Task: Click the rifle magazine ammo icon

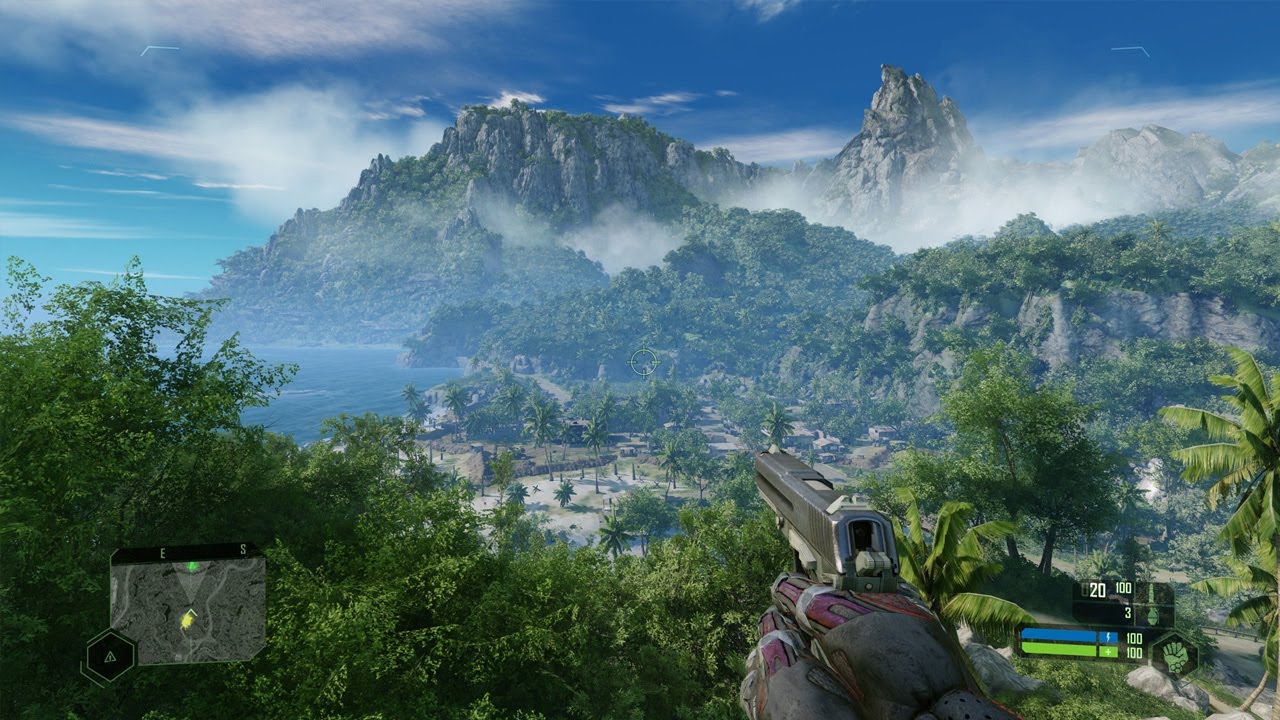Action: [1151, 592]
